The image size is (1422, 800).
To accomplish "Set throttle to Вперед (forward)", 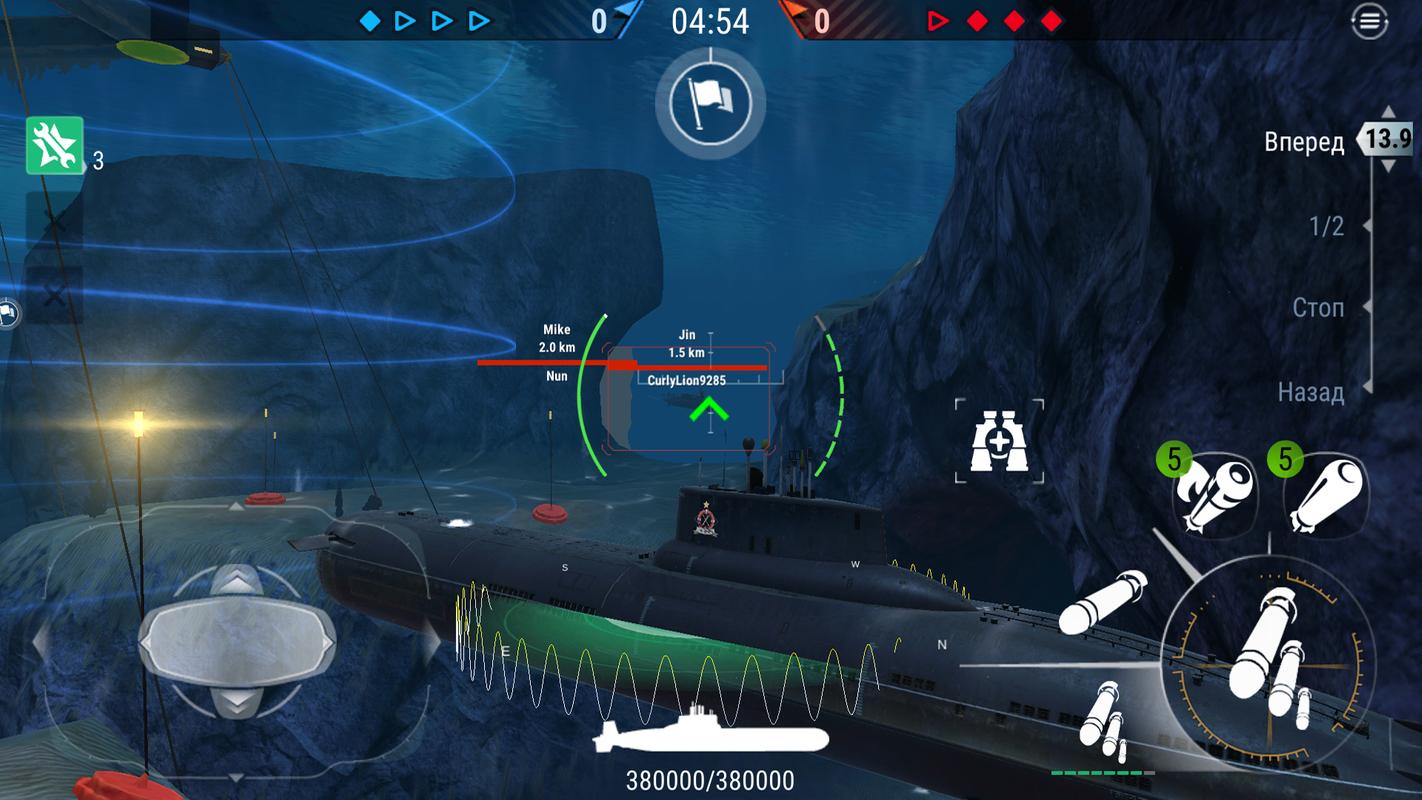I will point(1304,142).
